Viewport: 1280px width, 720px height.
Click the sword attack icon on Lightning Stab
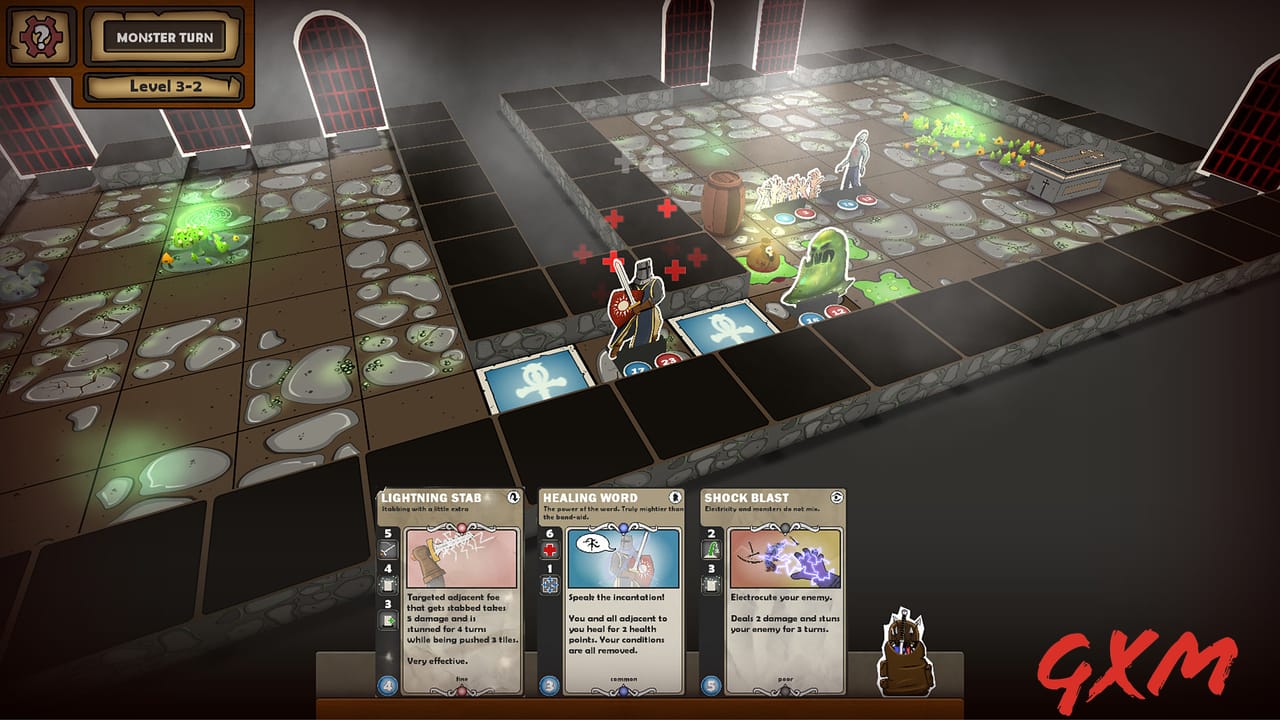(386, 549)
